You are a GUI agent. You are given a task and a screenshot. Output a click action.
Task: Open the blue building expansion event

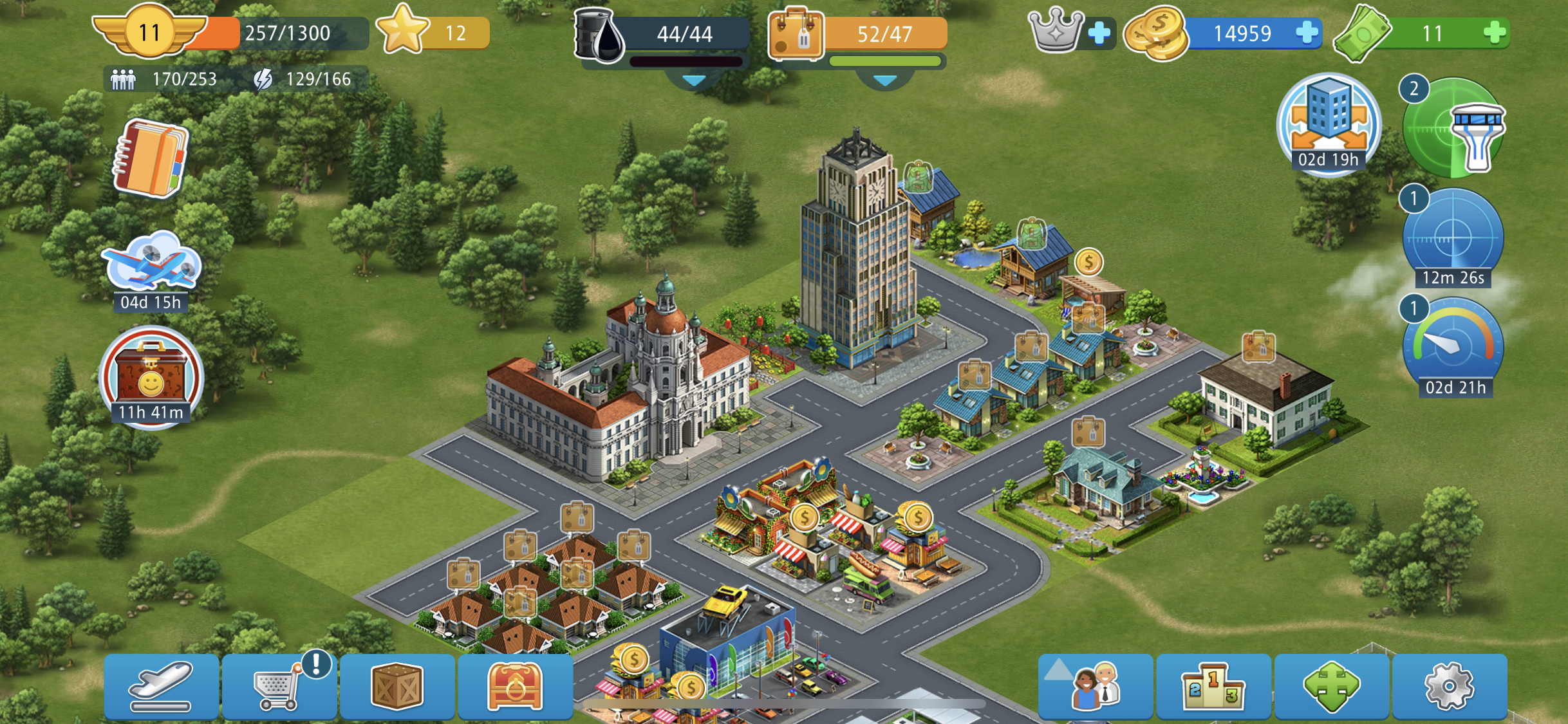tap(1329, 124)
